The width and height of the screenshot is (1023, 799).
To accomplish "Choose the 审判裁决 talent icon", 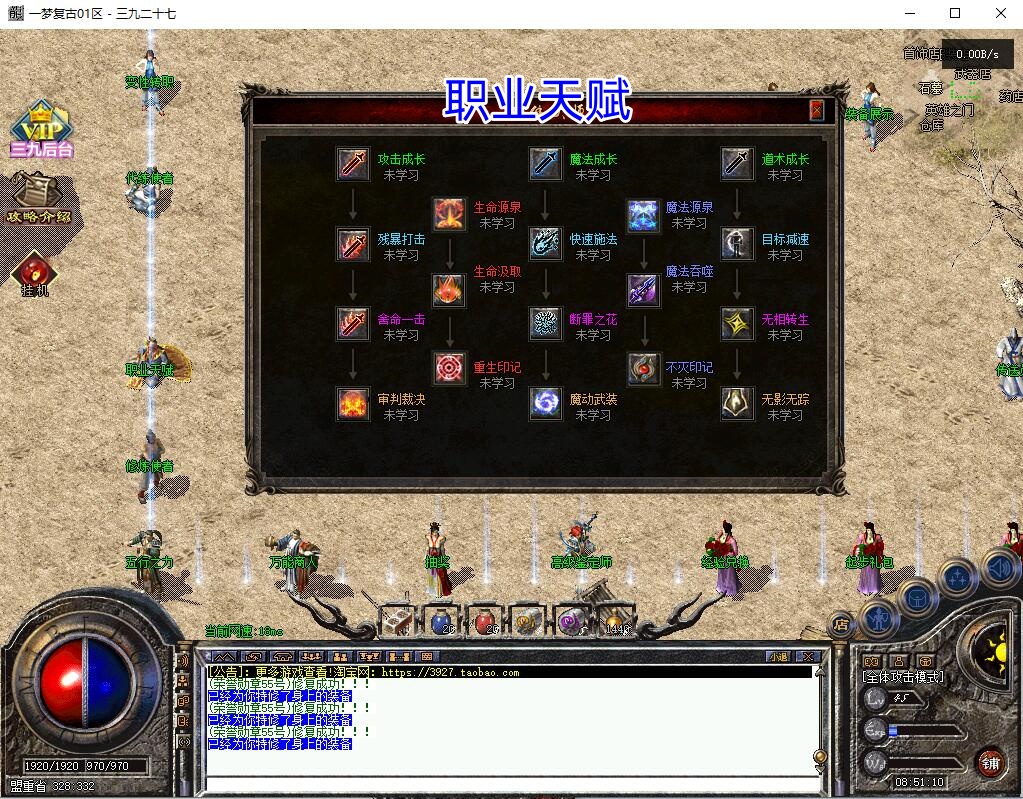I will point(353,403).
